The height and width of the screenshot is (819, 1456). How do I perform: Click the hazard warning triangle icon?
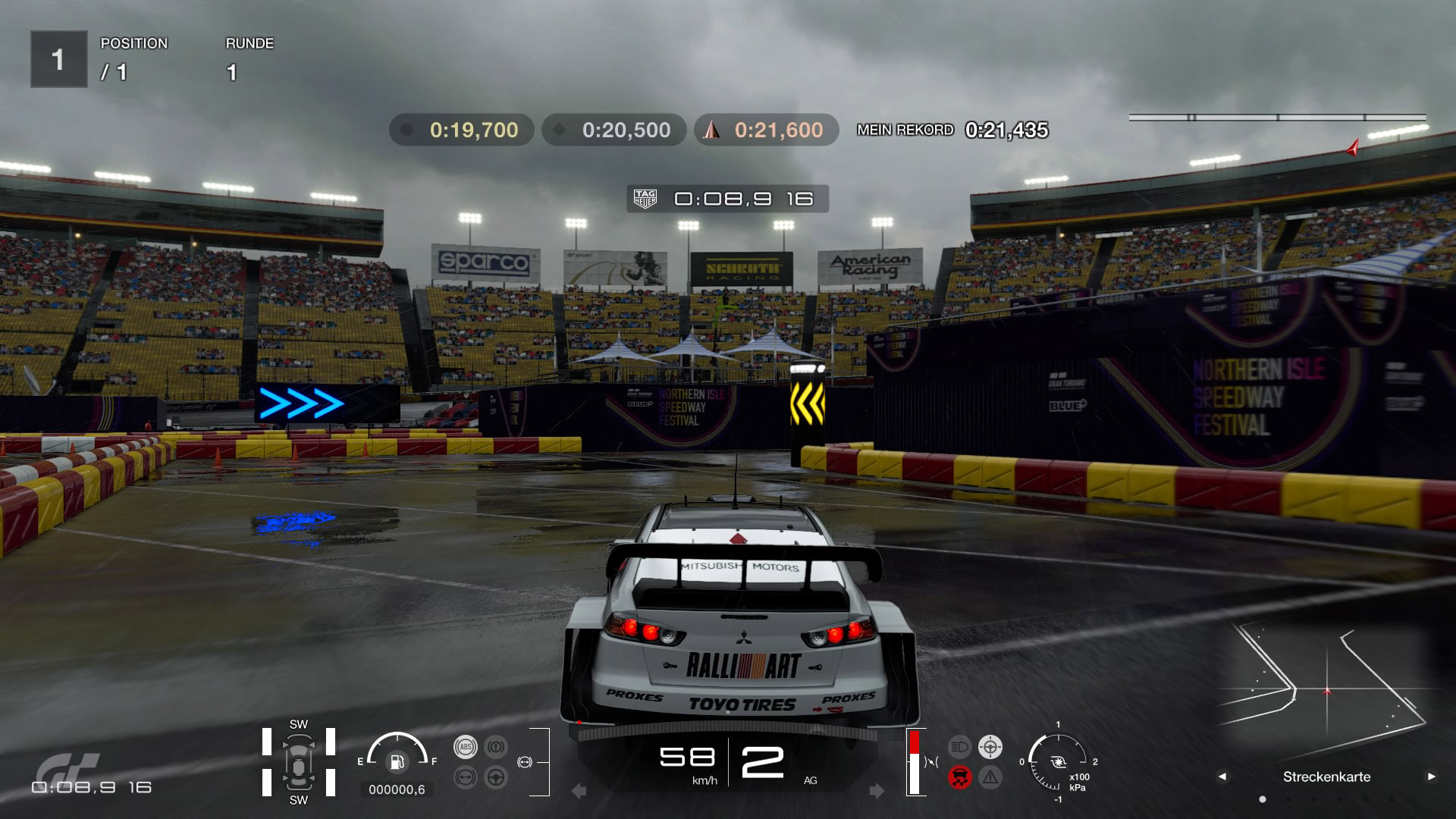click(x=990, y=777)
